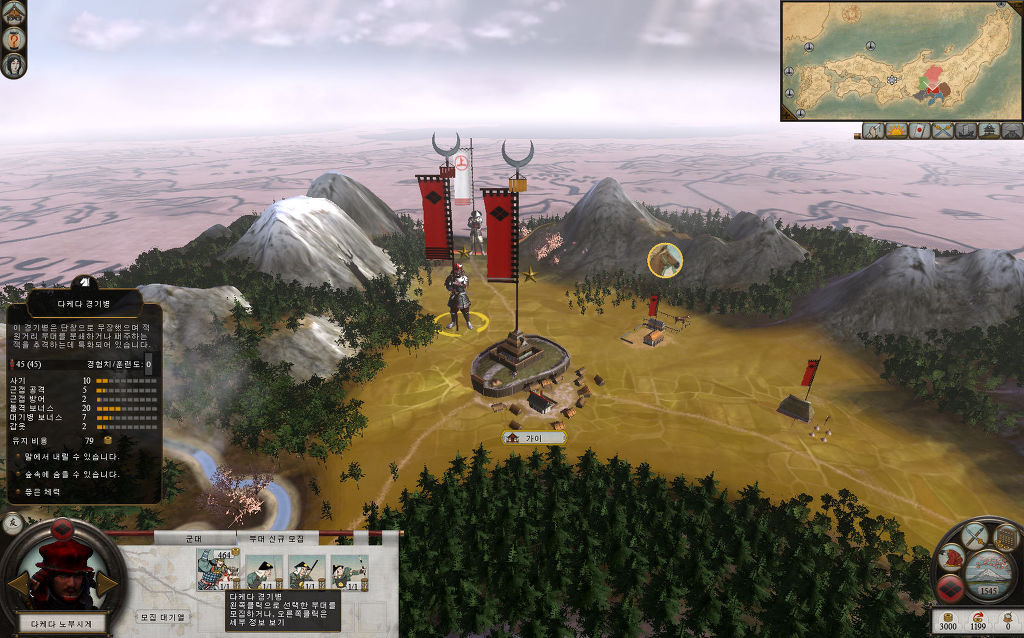Recruit the Takeda light cavalry unit card
The image size is (1024, 638).
tap(217, 571)
